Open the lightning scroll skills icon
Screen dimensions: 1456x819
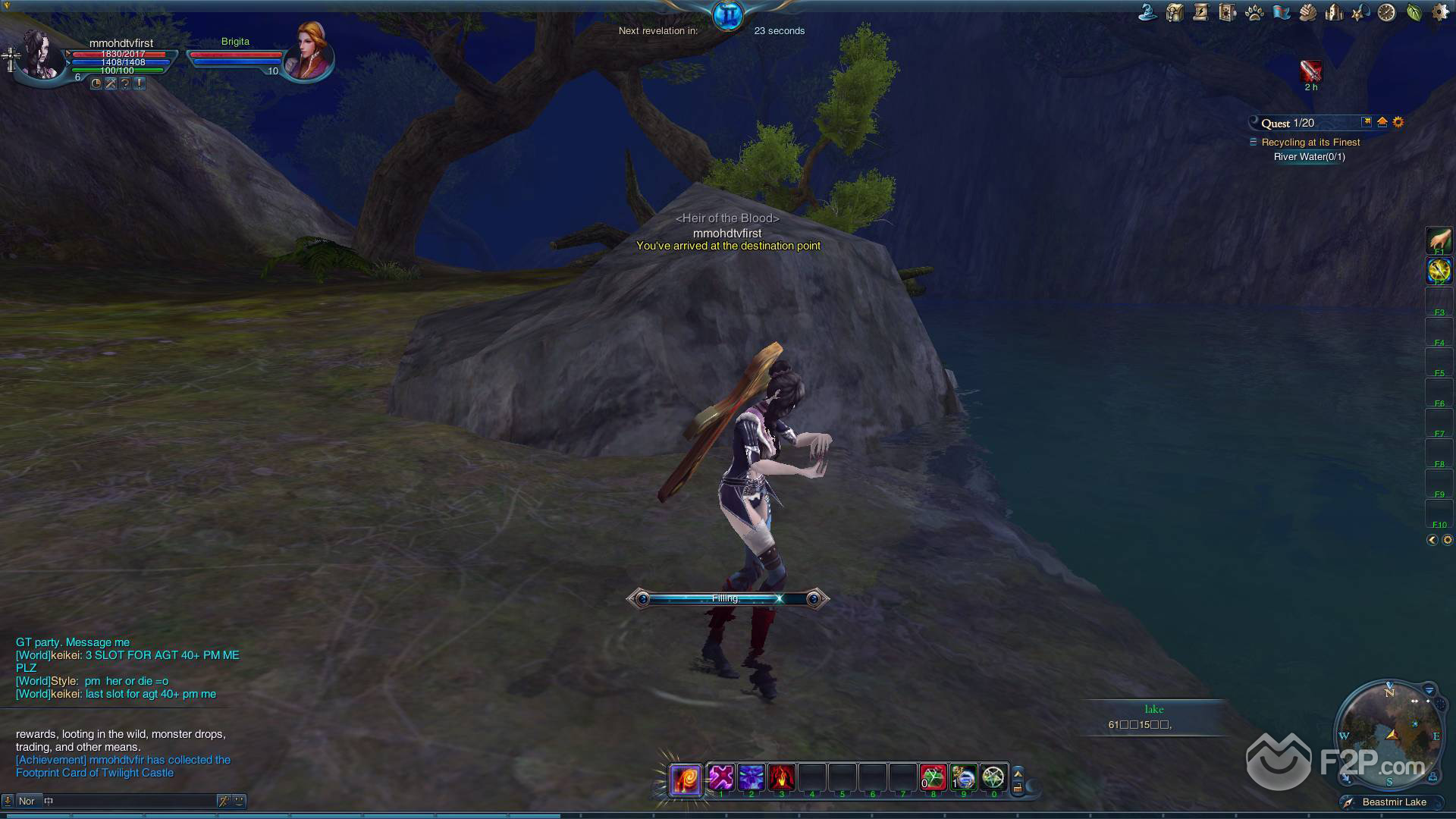(x=1200, y=12)
